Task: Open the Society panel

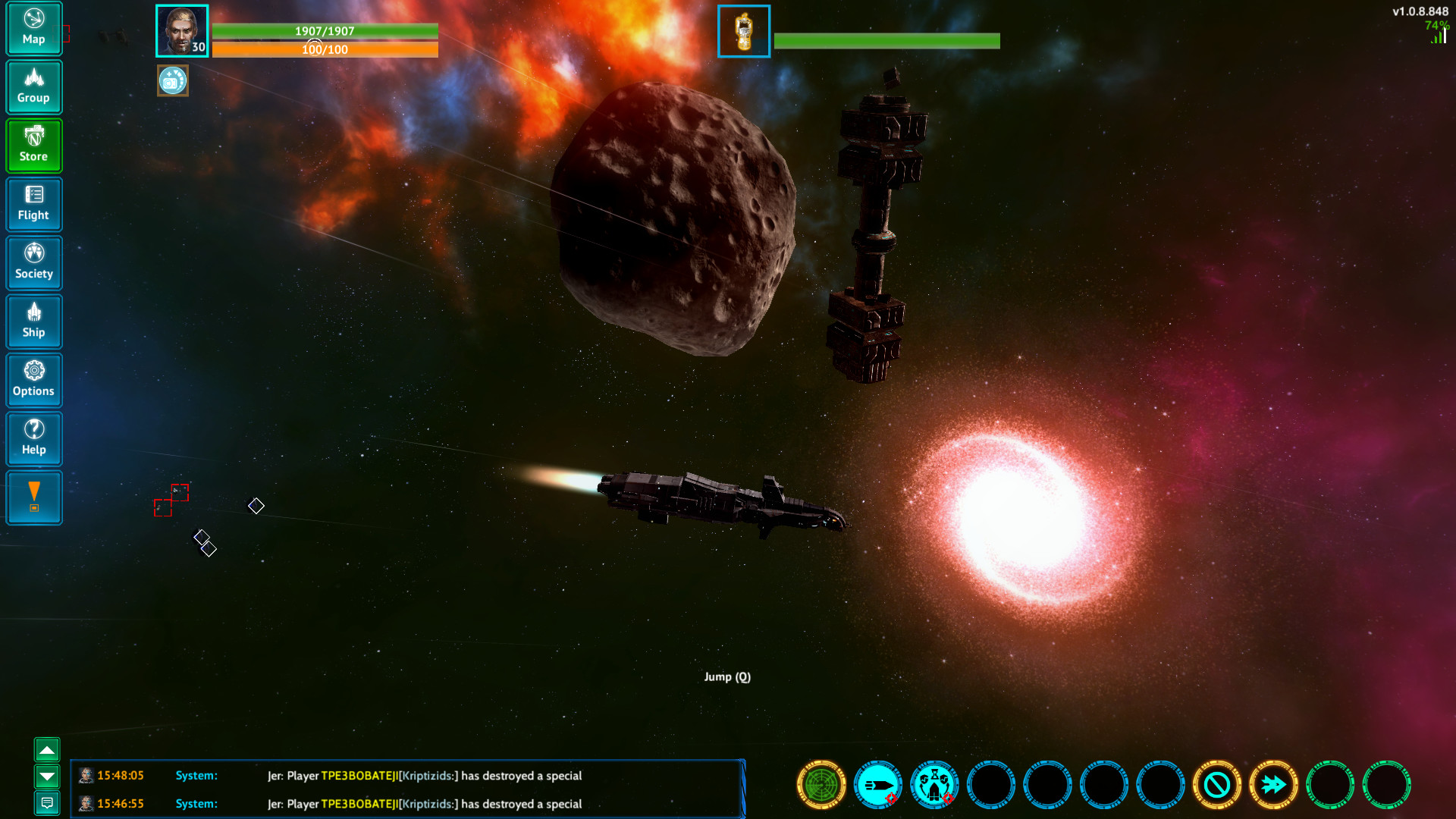Action: click(x=33, y=263)
